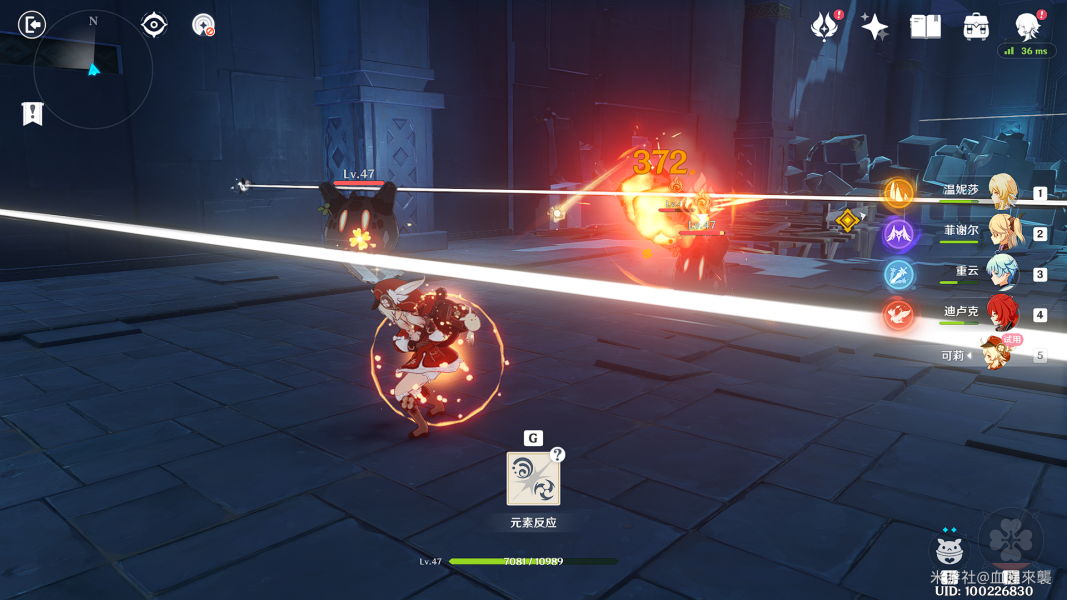Open the character head menu icon
This screenshot has height=600, width=1067.
point(1027,26)
